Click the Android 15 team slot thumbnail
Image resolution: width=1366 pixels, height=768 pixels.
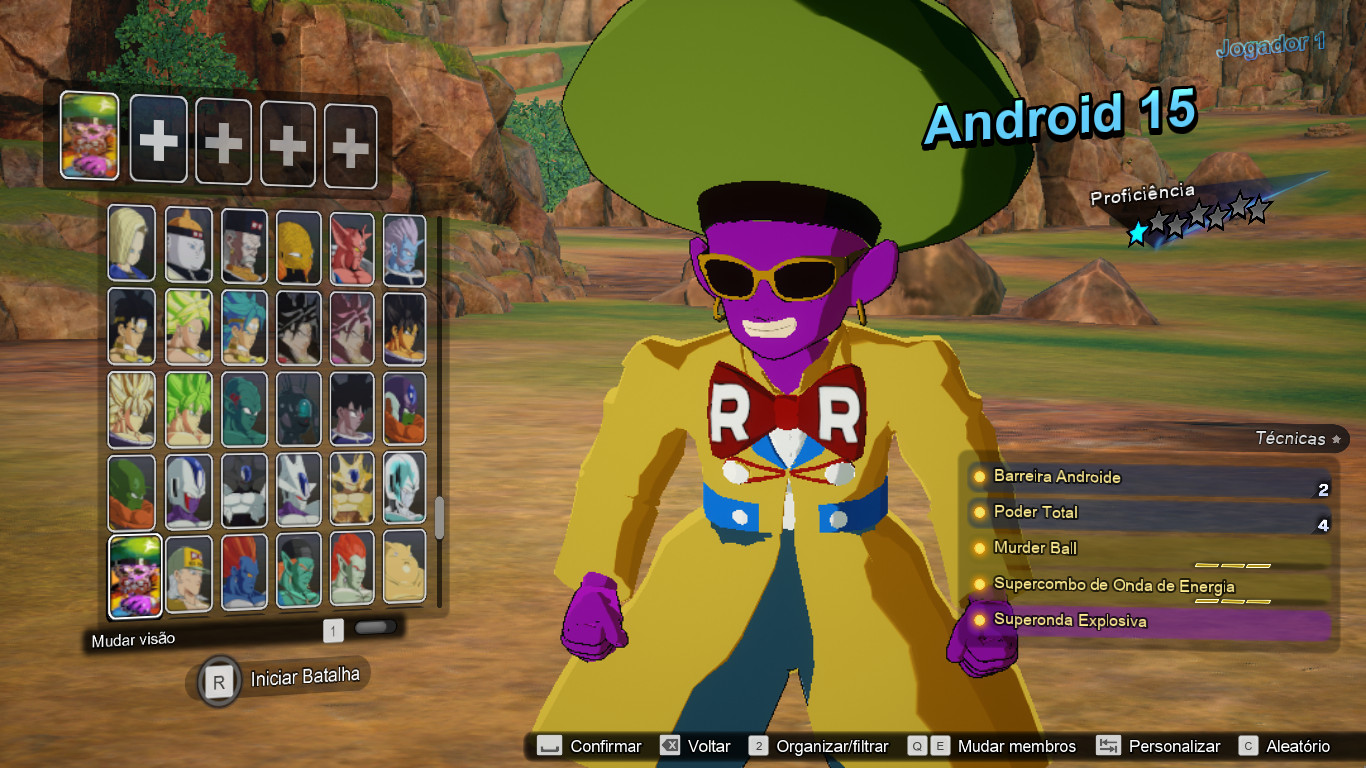click(x=88, y=138)
